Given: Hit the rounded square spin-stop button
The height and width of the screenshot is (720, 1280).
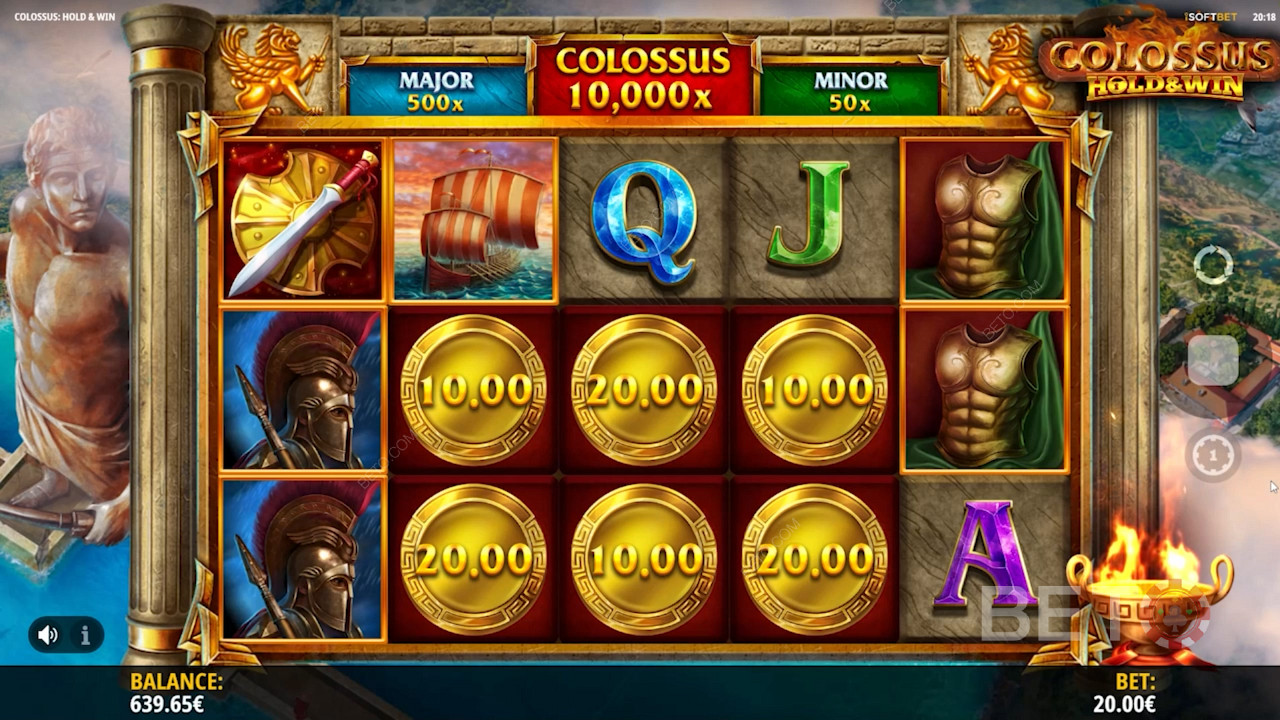Looking at the screenshot, I should [1213, 360].
